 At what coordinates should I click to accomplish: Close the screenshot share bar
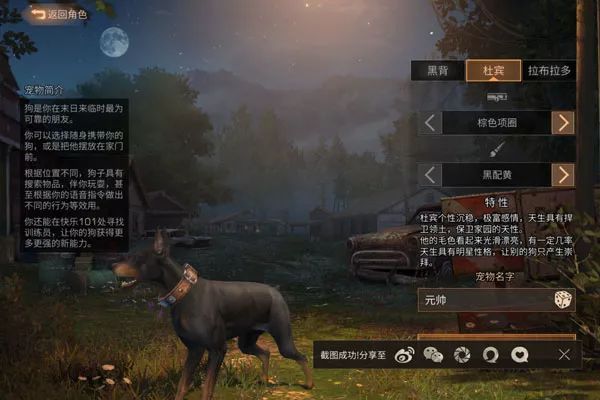click(564, 354)
